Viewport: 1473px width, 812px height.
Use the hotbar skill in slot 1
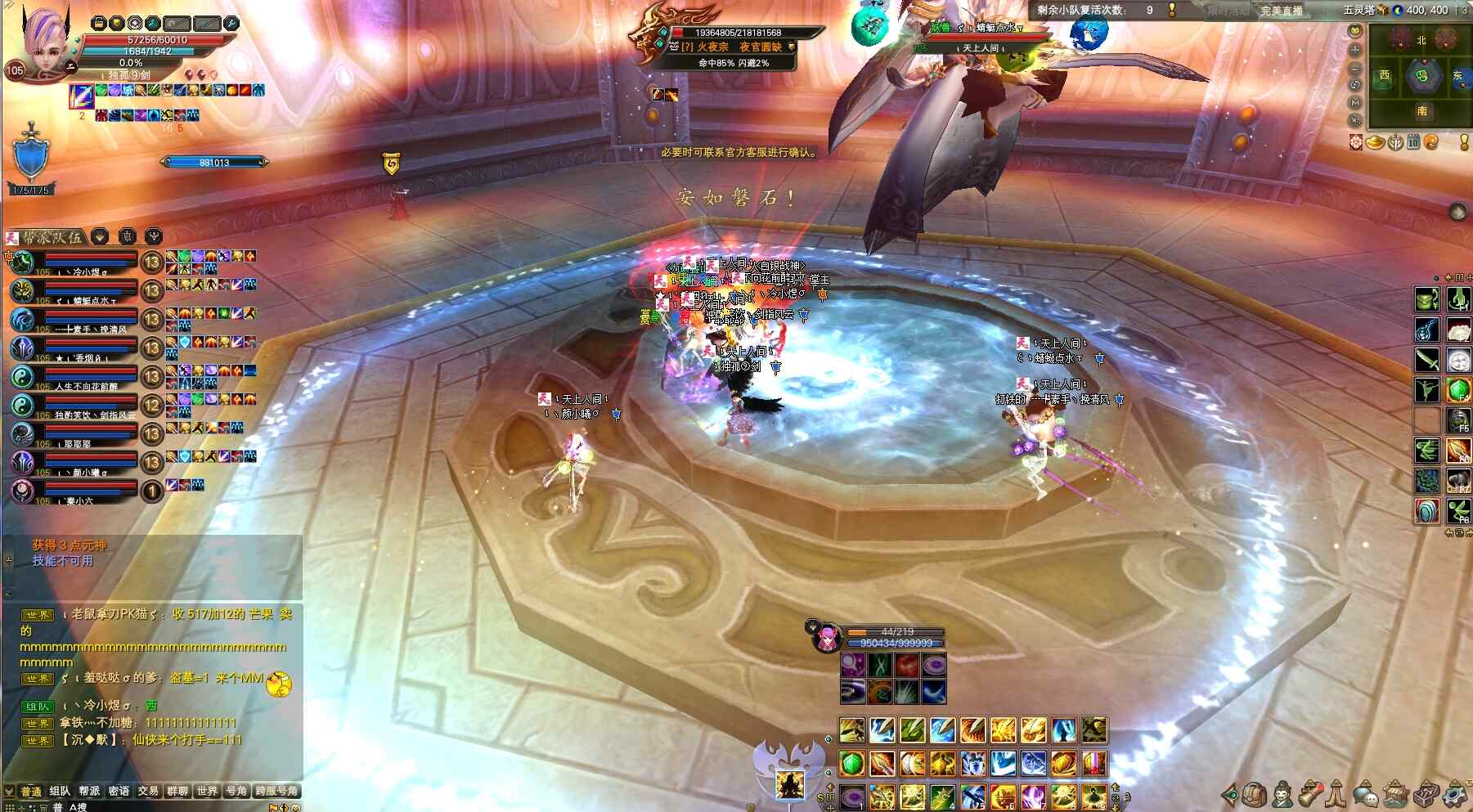point(851,795)
